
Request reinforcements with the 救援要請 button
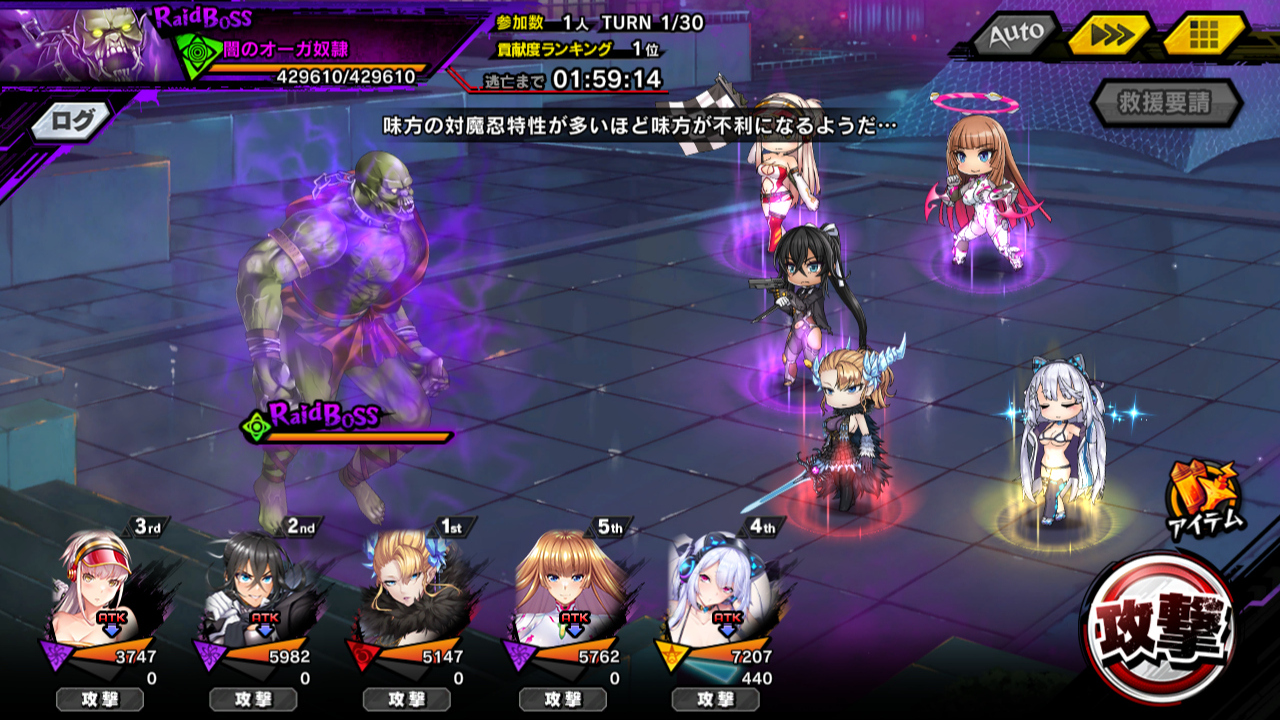coord(1166,102)
